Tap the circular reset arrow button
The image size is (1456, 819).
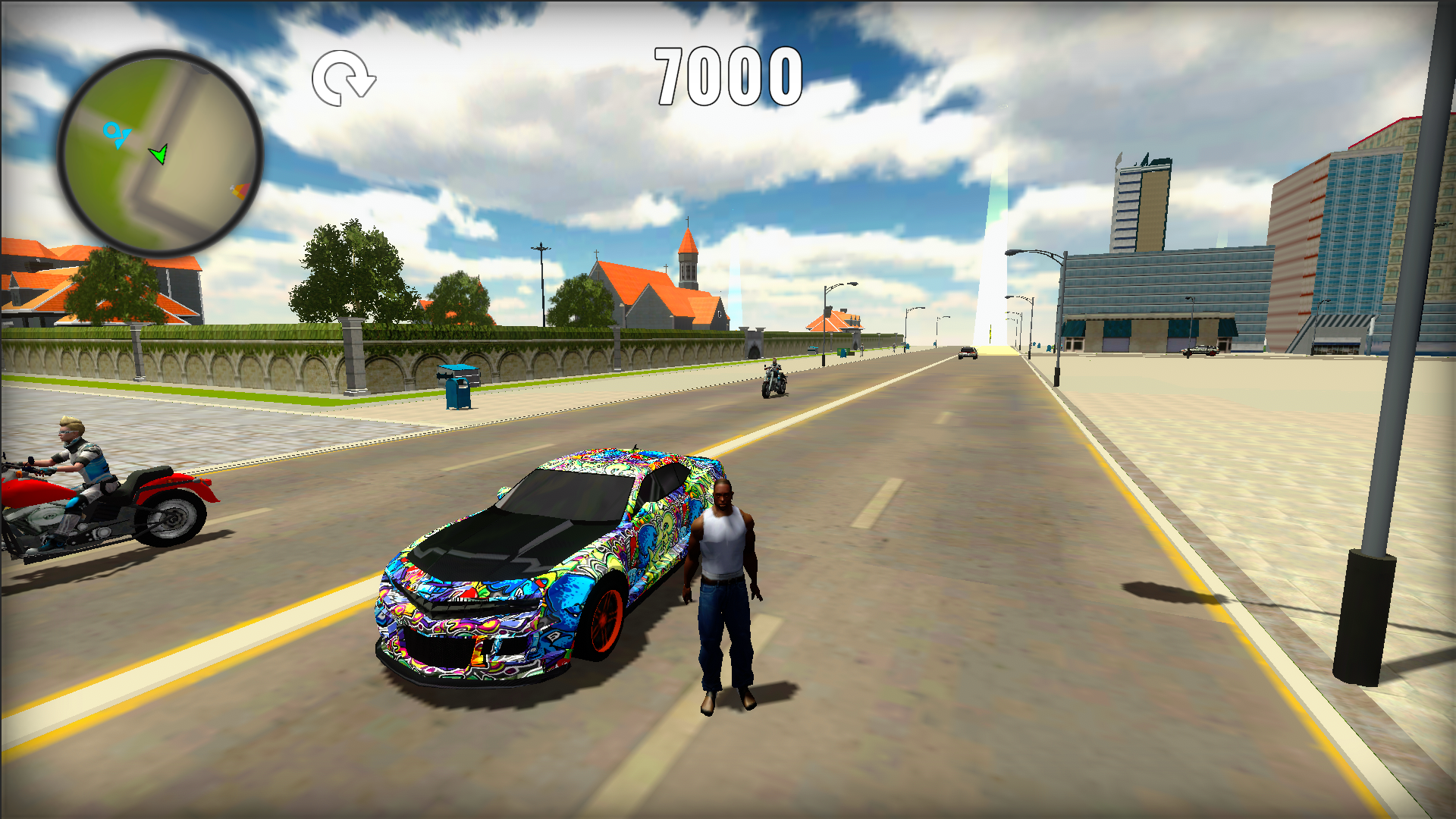(343, 76)
